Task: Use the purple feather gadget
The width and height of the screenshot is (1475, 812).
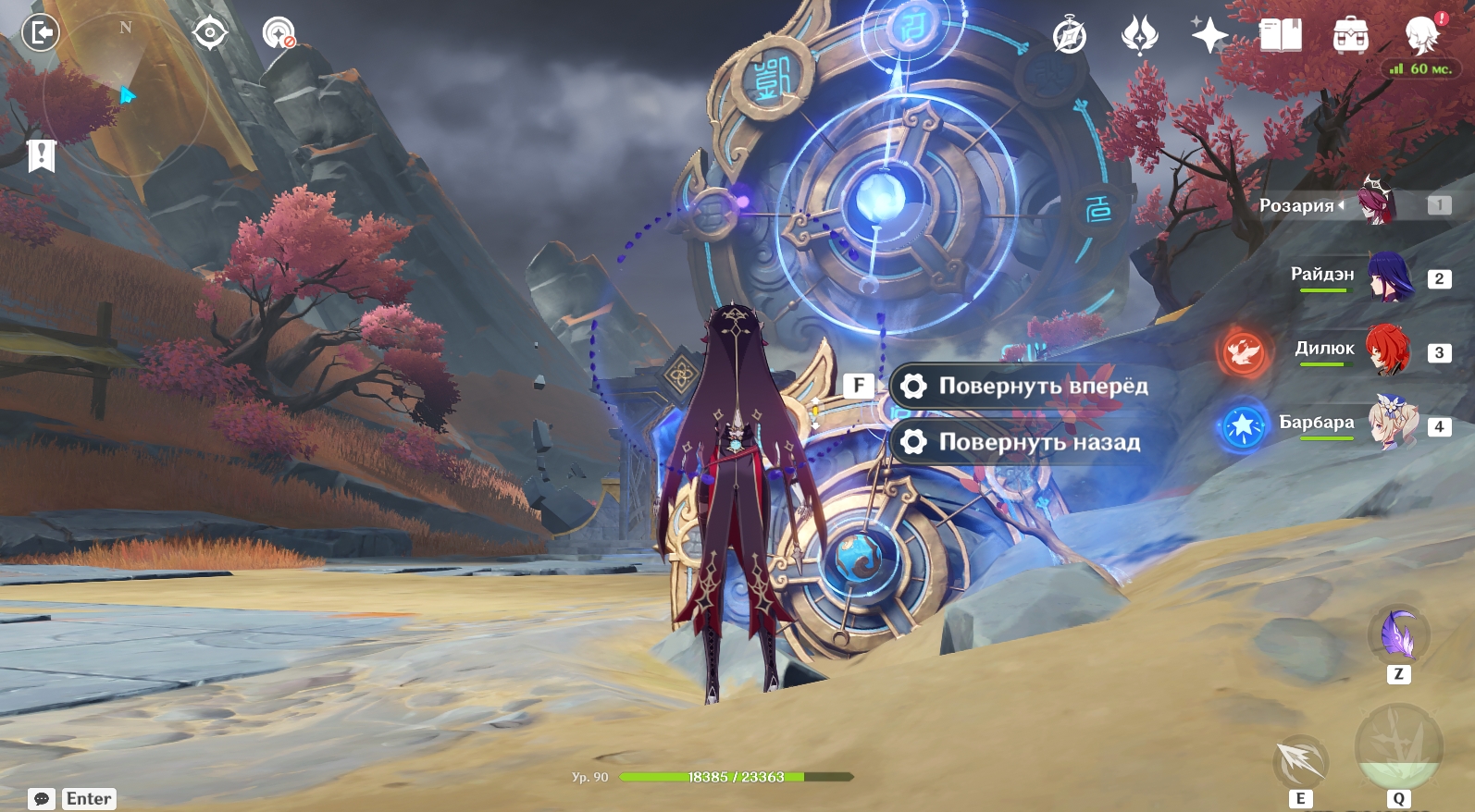Action: (x=1398, y=635)
